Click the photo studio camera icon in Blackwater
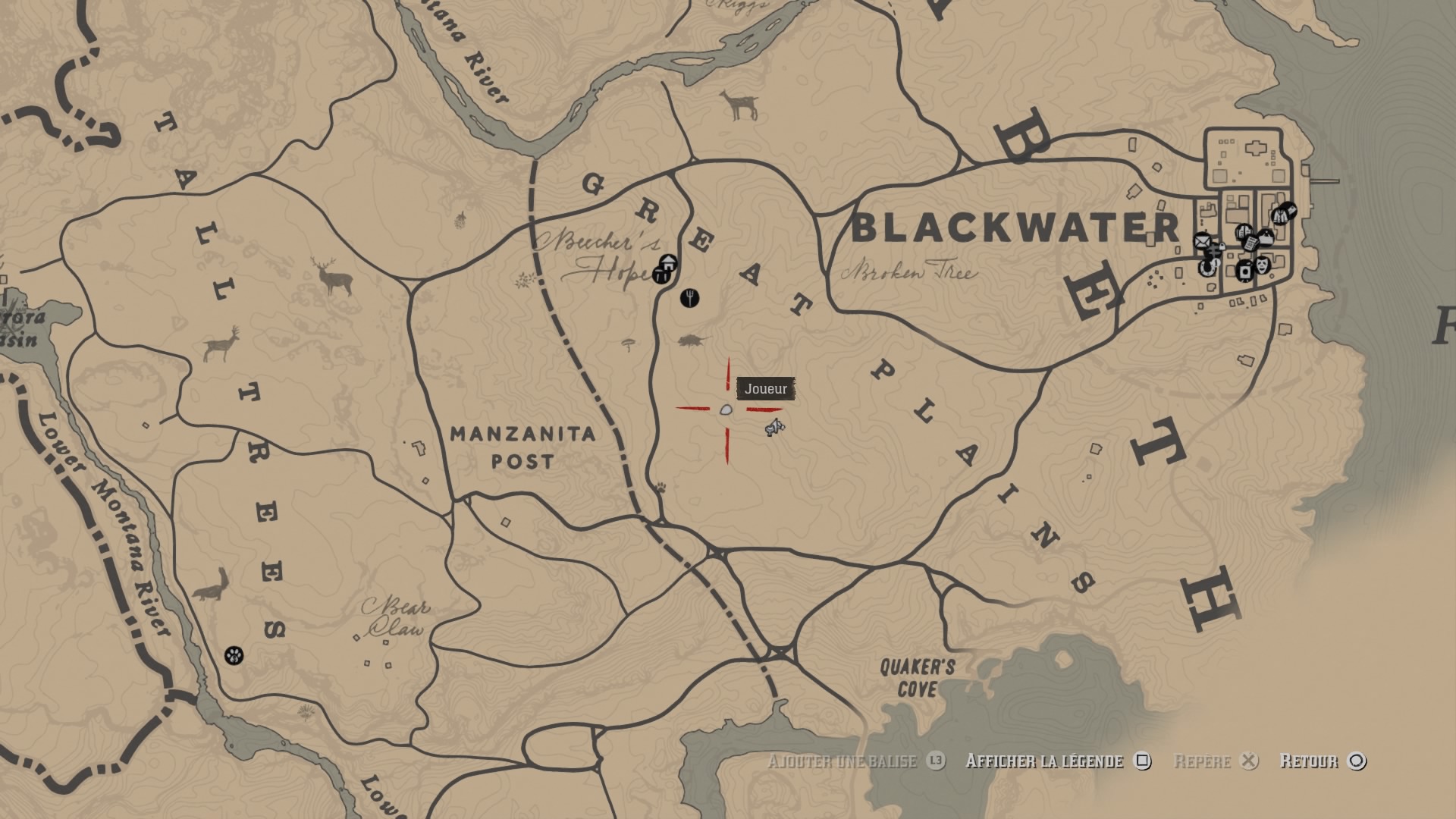1456x819 pixels. [x=1245, y=271]
